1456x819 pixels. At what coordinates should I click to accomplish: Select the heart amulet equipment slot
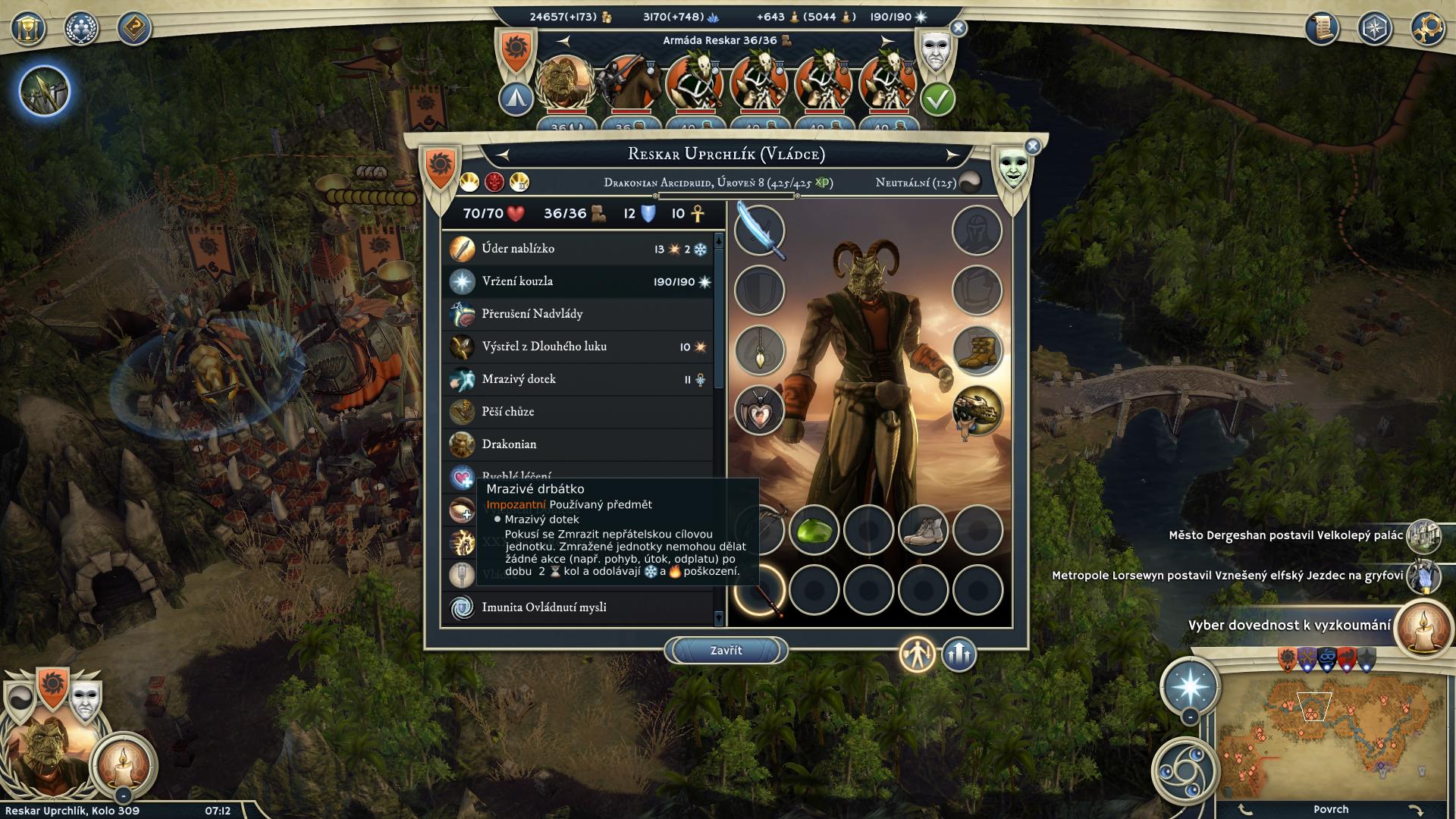tap(759, 410)
